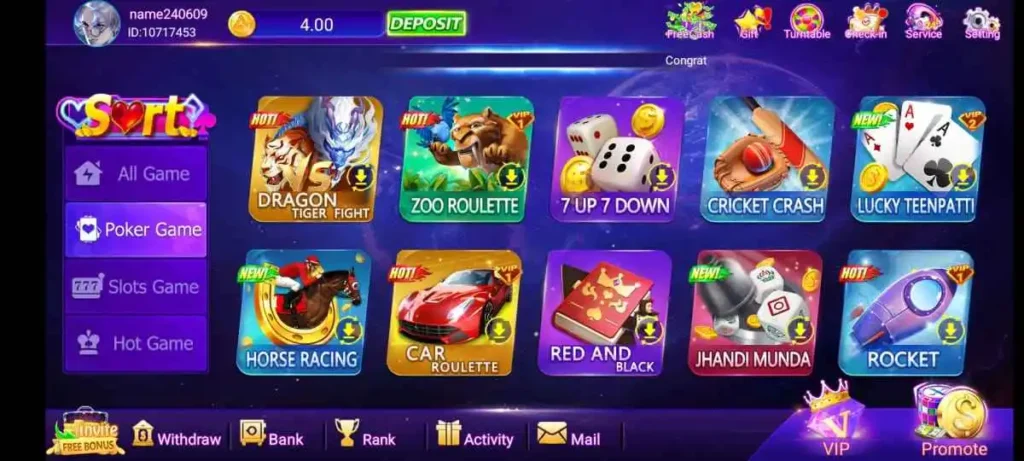The image size is (1024, 461).
Task: Open the Free Cash offer
Action: point(690,21)
